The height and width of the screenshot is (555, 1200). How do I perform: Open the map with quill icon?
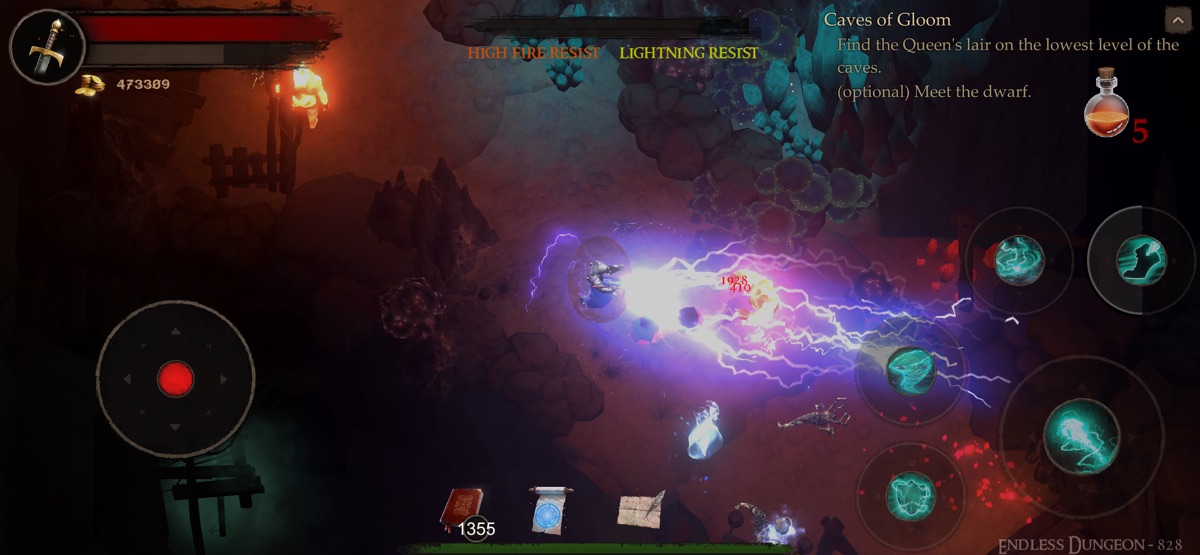[x=639, y=508]
